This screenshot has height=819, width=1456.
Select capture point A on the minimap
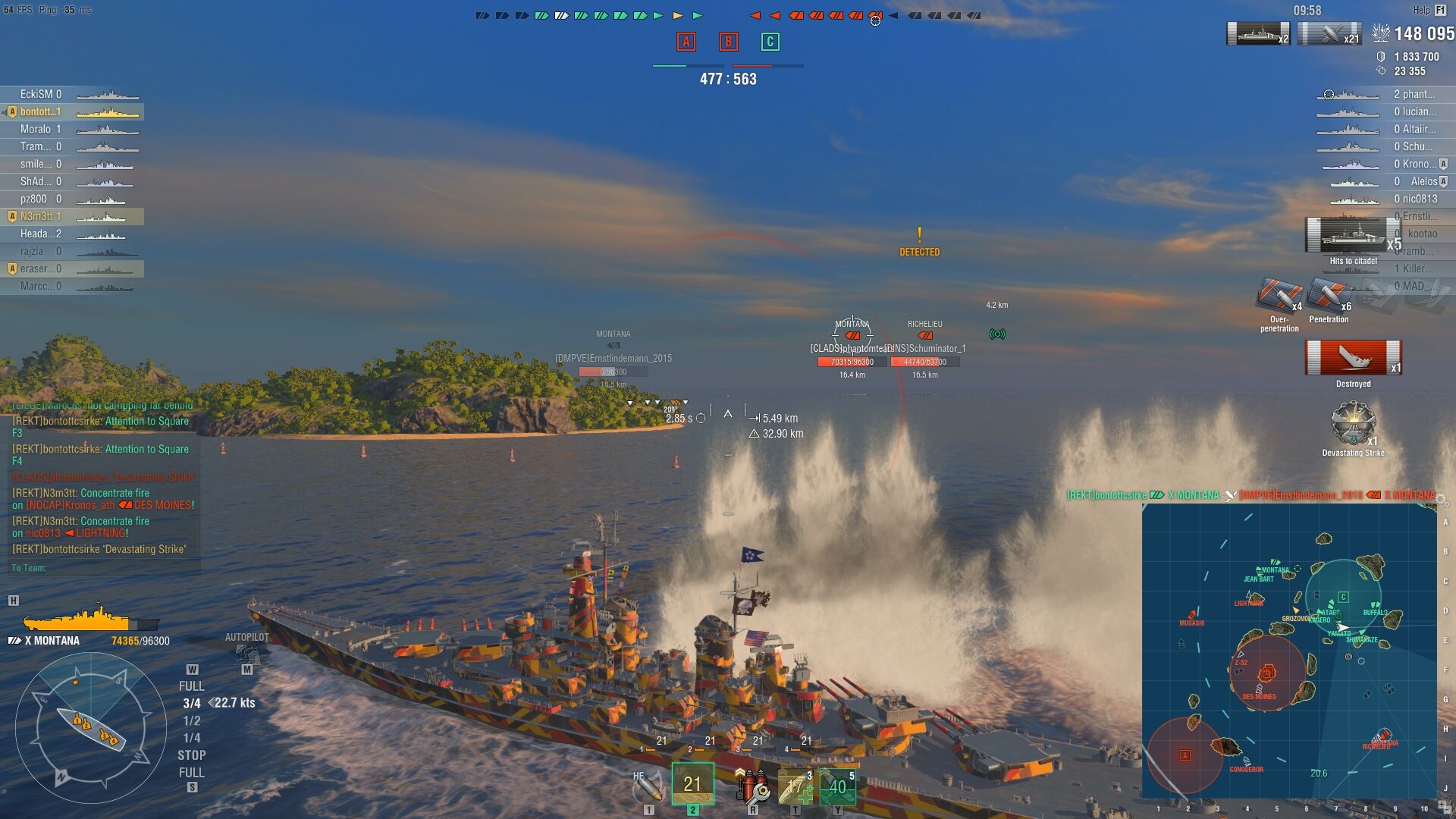tap(1185, 755)
